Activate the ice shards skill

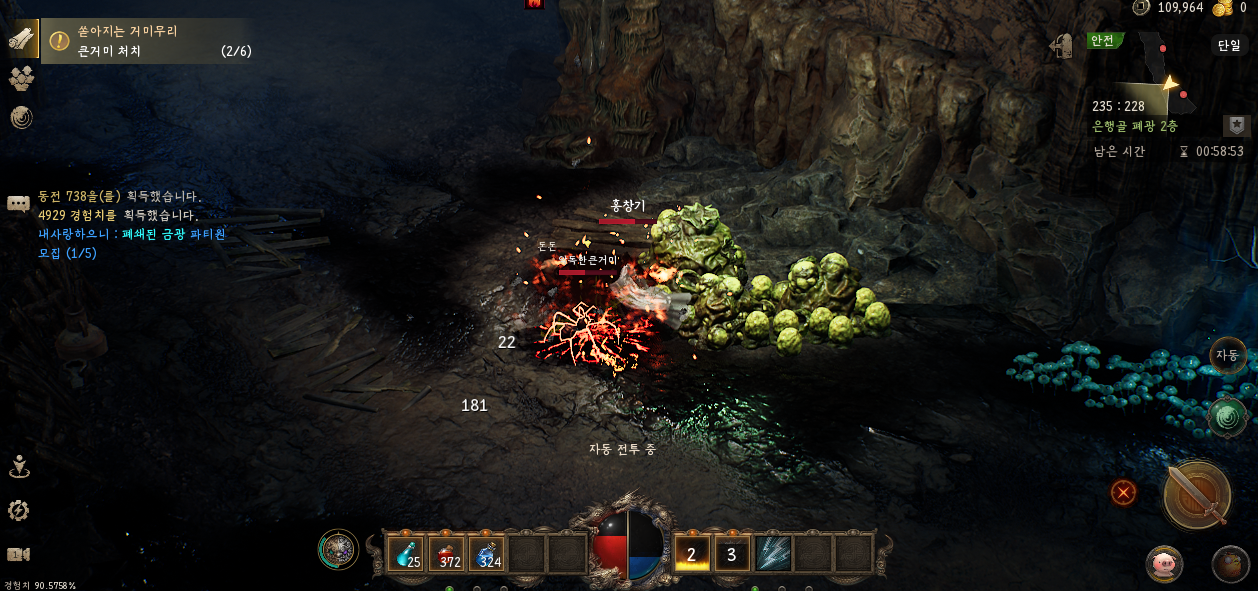coord(773,553)
